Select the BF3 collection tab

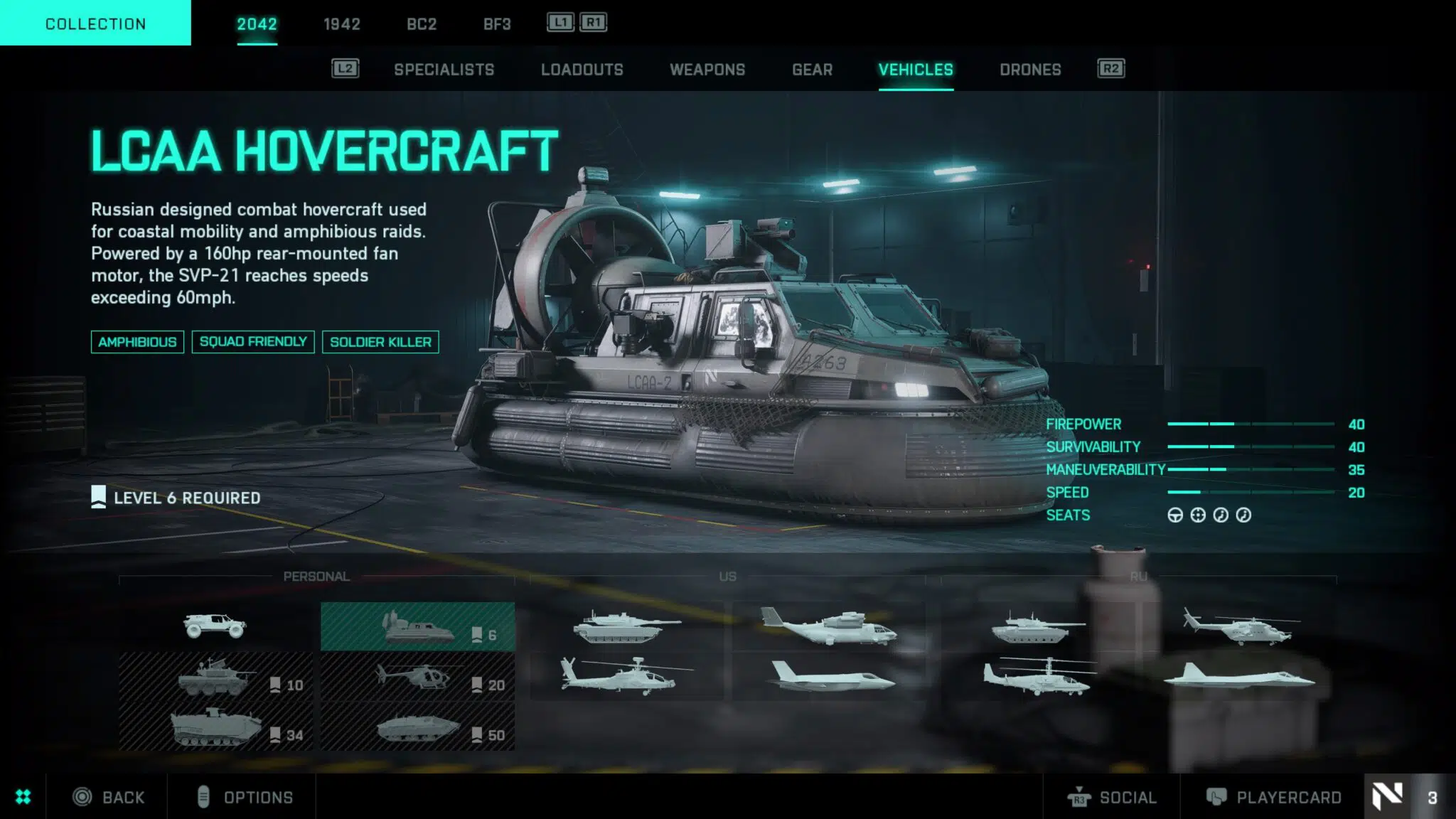[x=497, y=24]
